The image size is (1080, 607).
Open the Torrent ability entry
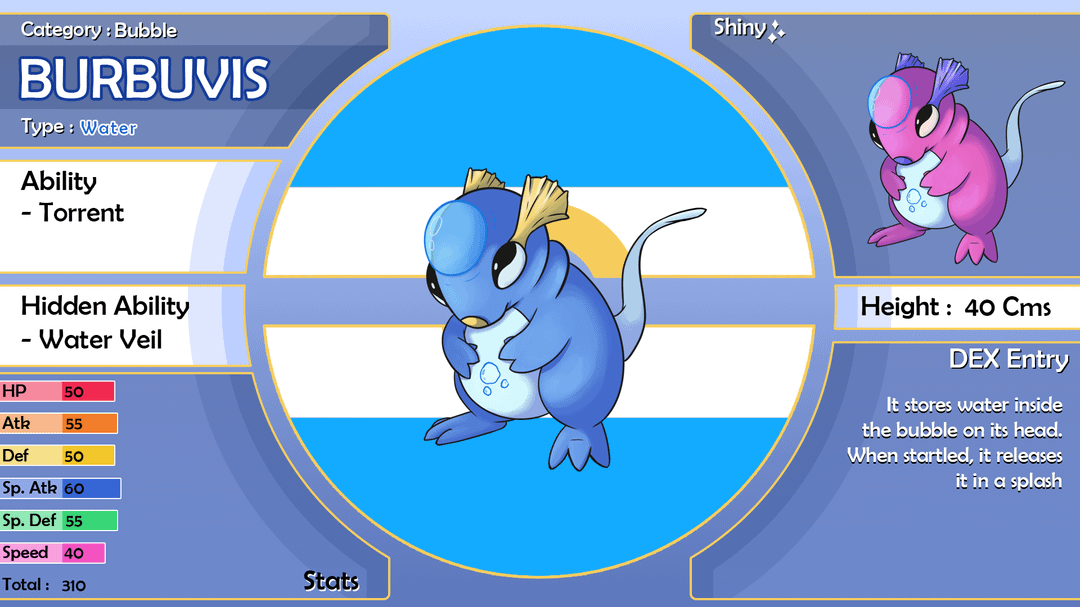pos(82,213)
